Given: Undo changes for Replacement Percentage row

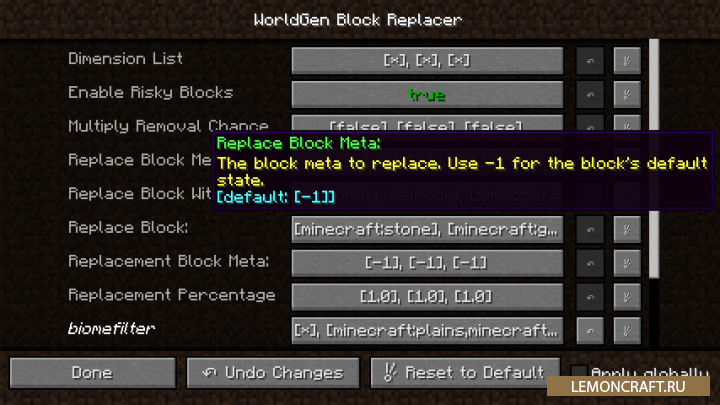Looking at the screenshot, I should [590, 297].
